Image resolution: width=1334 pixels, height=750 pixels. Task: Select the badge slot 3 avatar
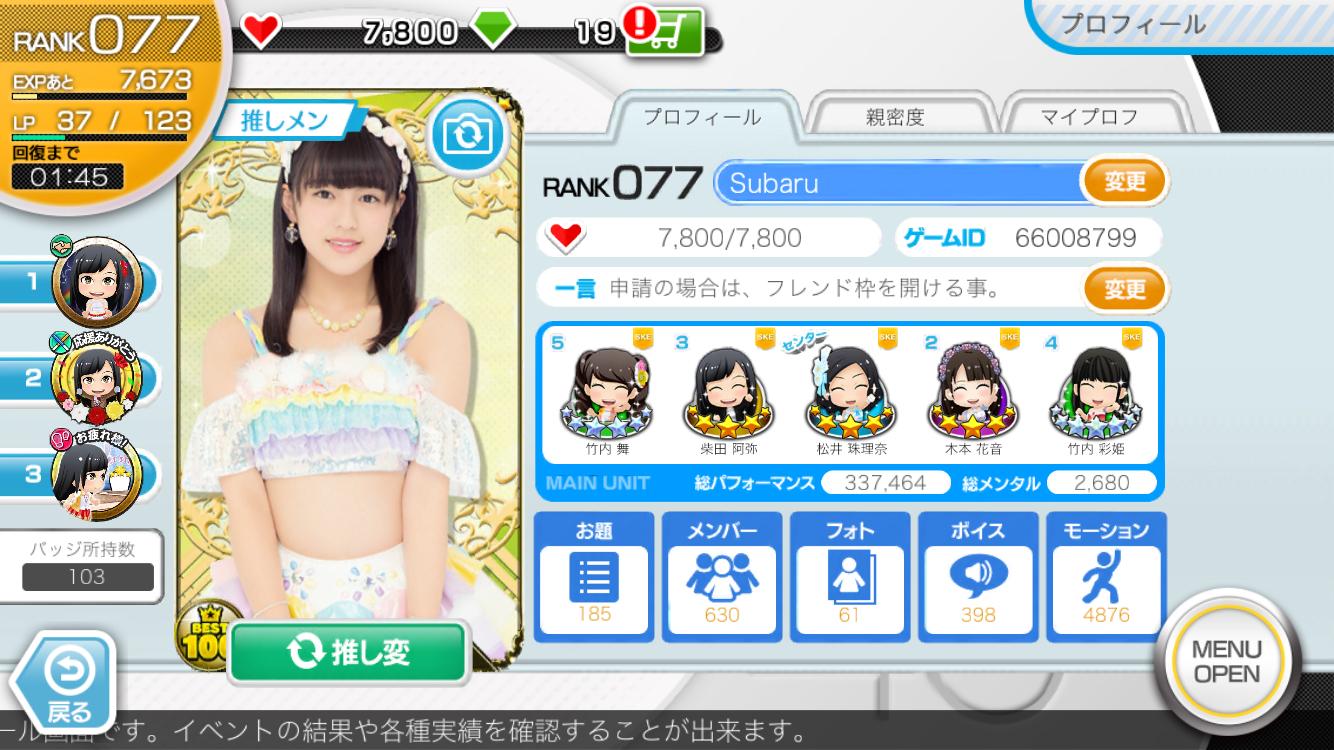coord(97,476)
